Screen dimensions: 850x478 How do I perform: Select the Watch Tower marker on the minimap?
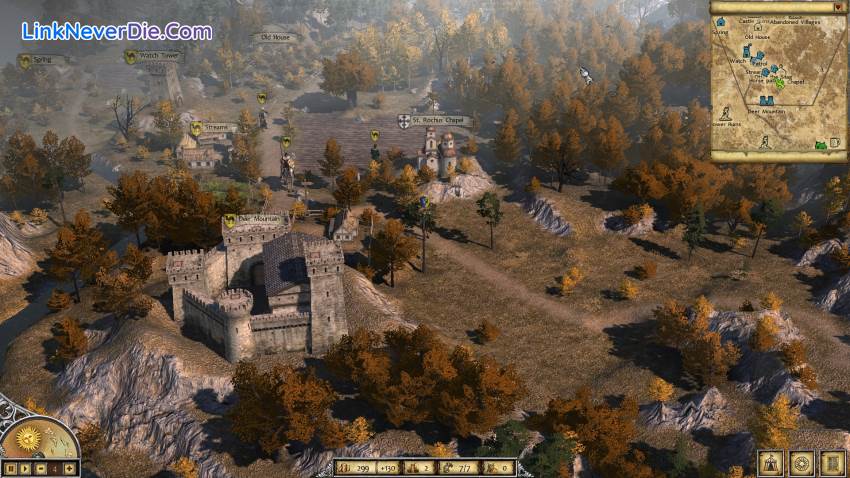tap(747, 50)
